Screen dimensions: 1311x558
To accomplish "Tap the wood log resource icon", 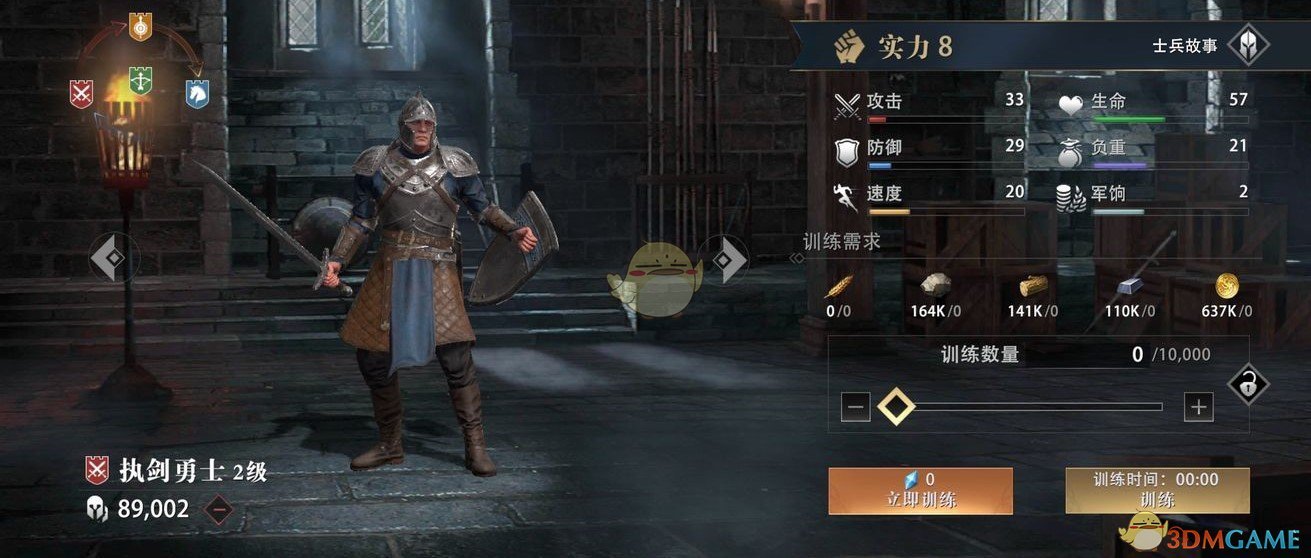I will (1032, 287).
